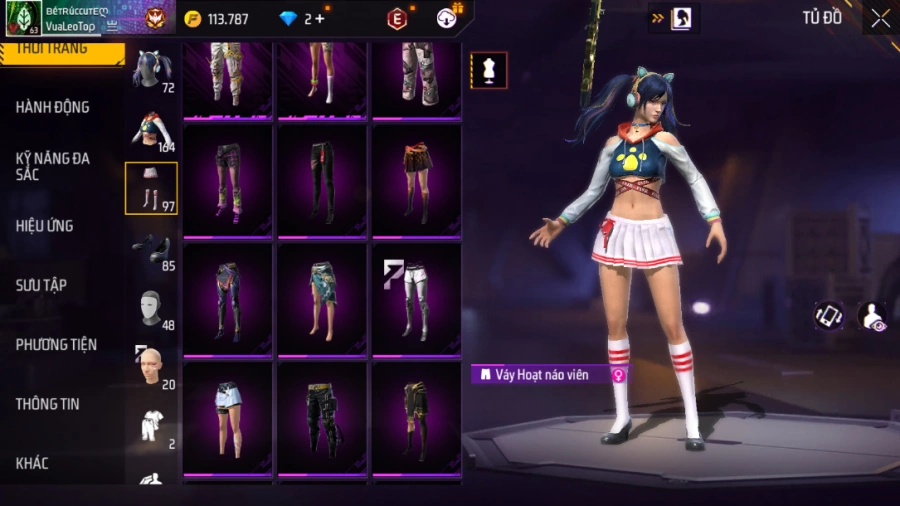The width and height of the screenshot is (900, 506).
Task: Pick the teal patterned wrap skirt item
Action: [322, 298]
